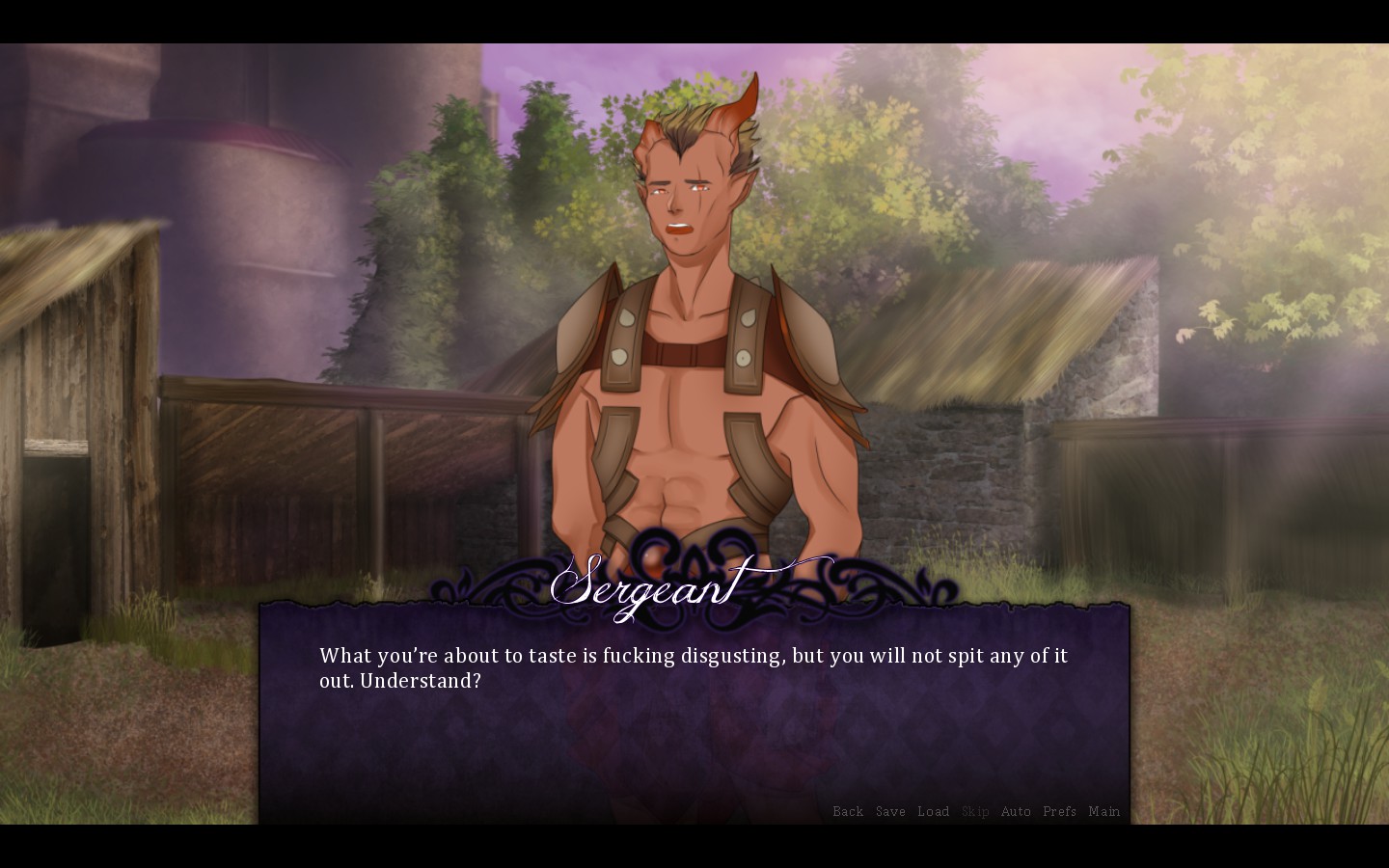Enable Auto-advance for dialogue
Image resolution: width=1389 pixels, height=868 pixels.
coord(1016,812)
